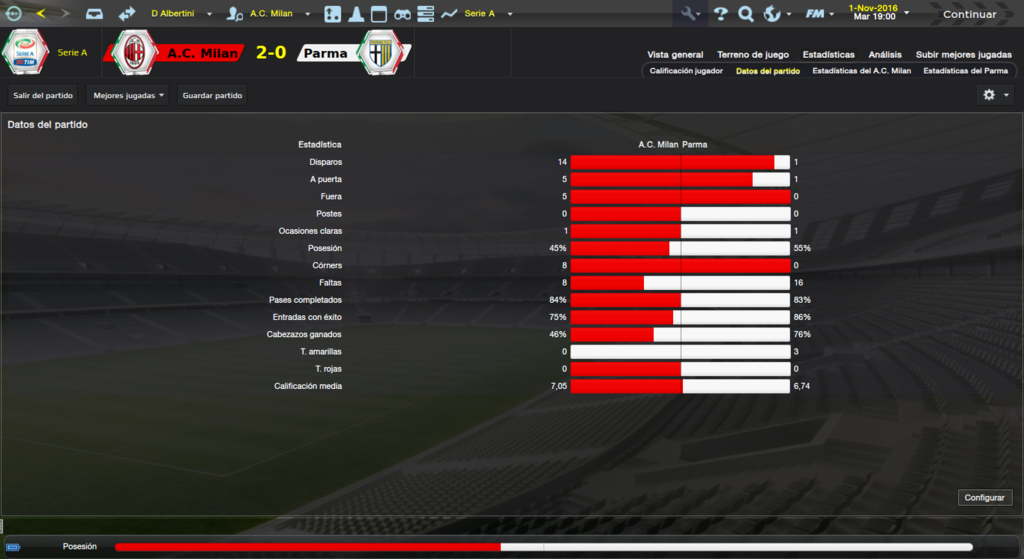Screen dimensions: 1024x559
Task: Open the Mejores jugadas dropdown
Action: [x=128, y=95]
